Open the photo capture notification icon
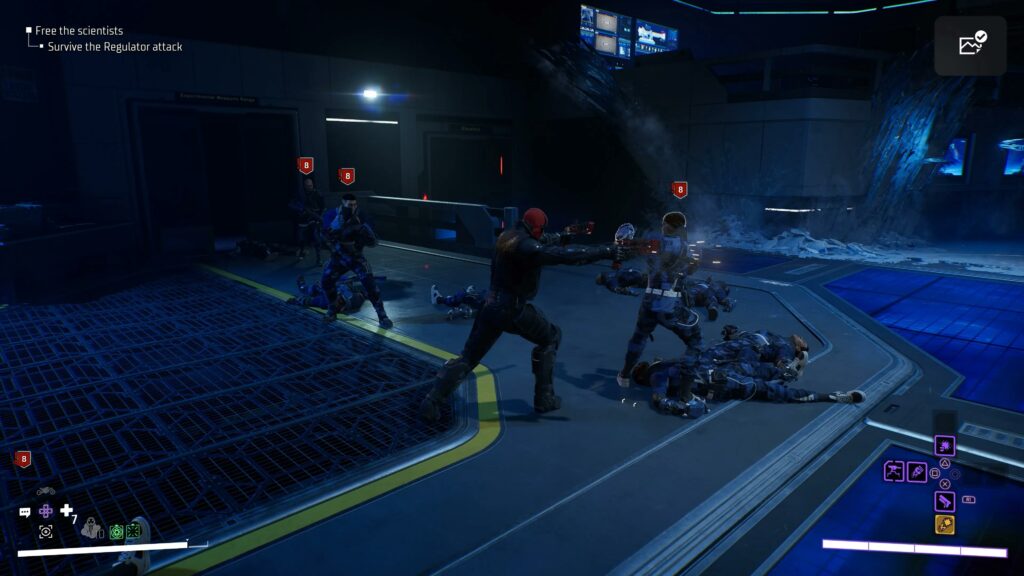The height and width of the screenshot is (576, 1024). click(x=970, y=45)
